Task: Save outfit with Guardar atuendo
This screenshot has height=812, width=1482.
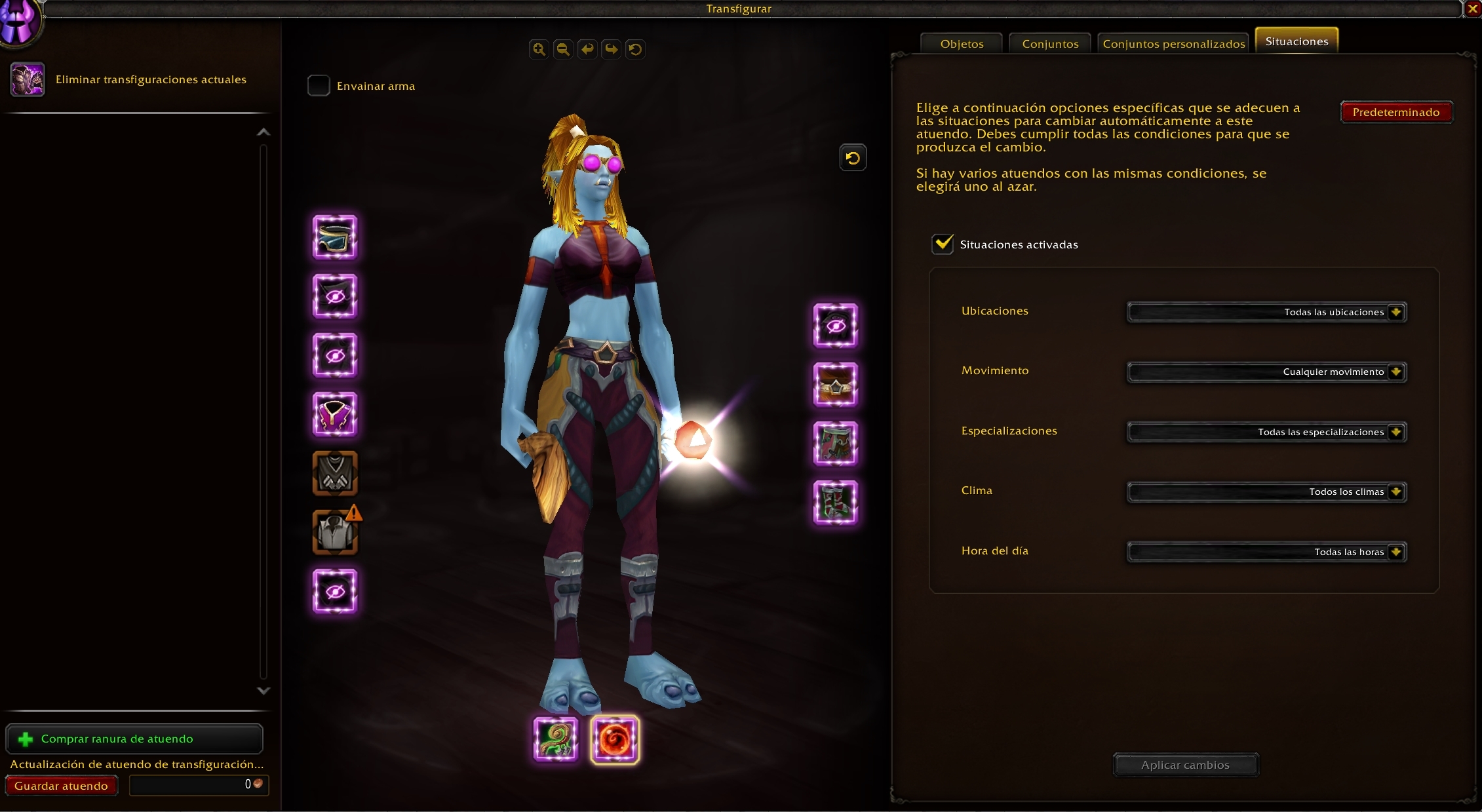Action: pos(61,786)
